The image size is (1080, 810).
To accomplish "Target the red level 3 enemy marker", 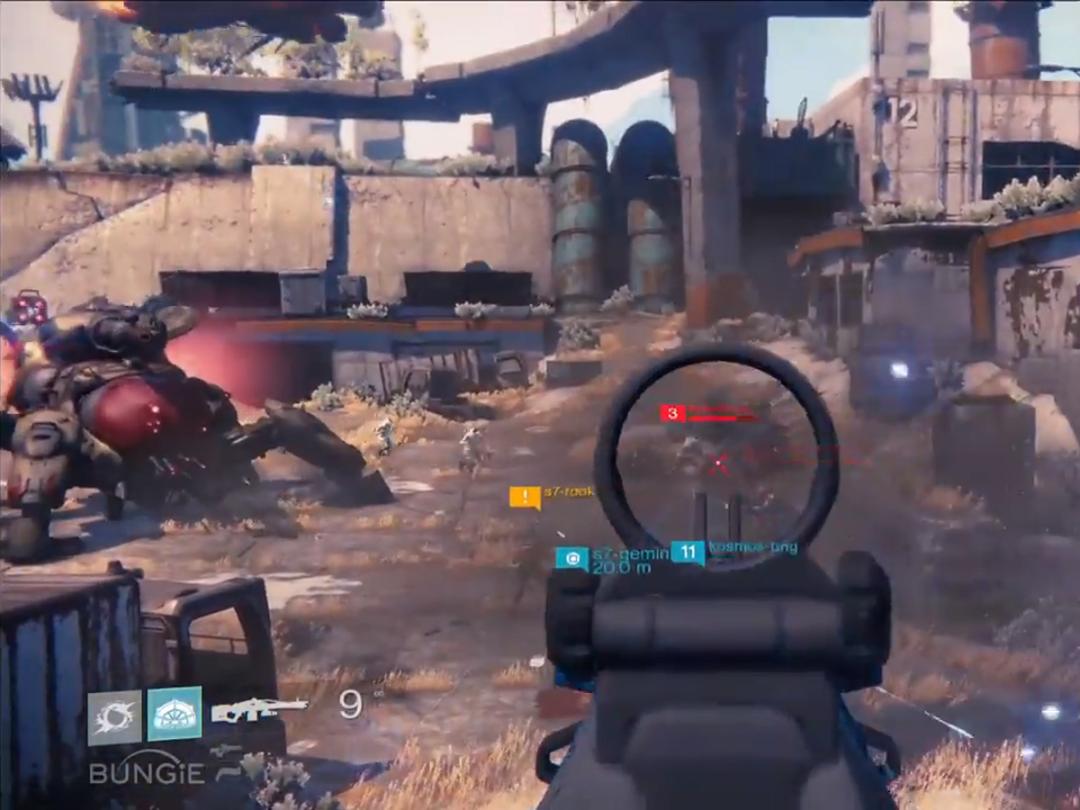I will coord(672,413).
